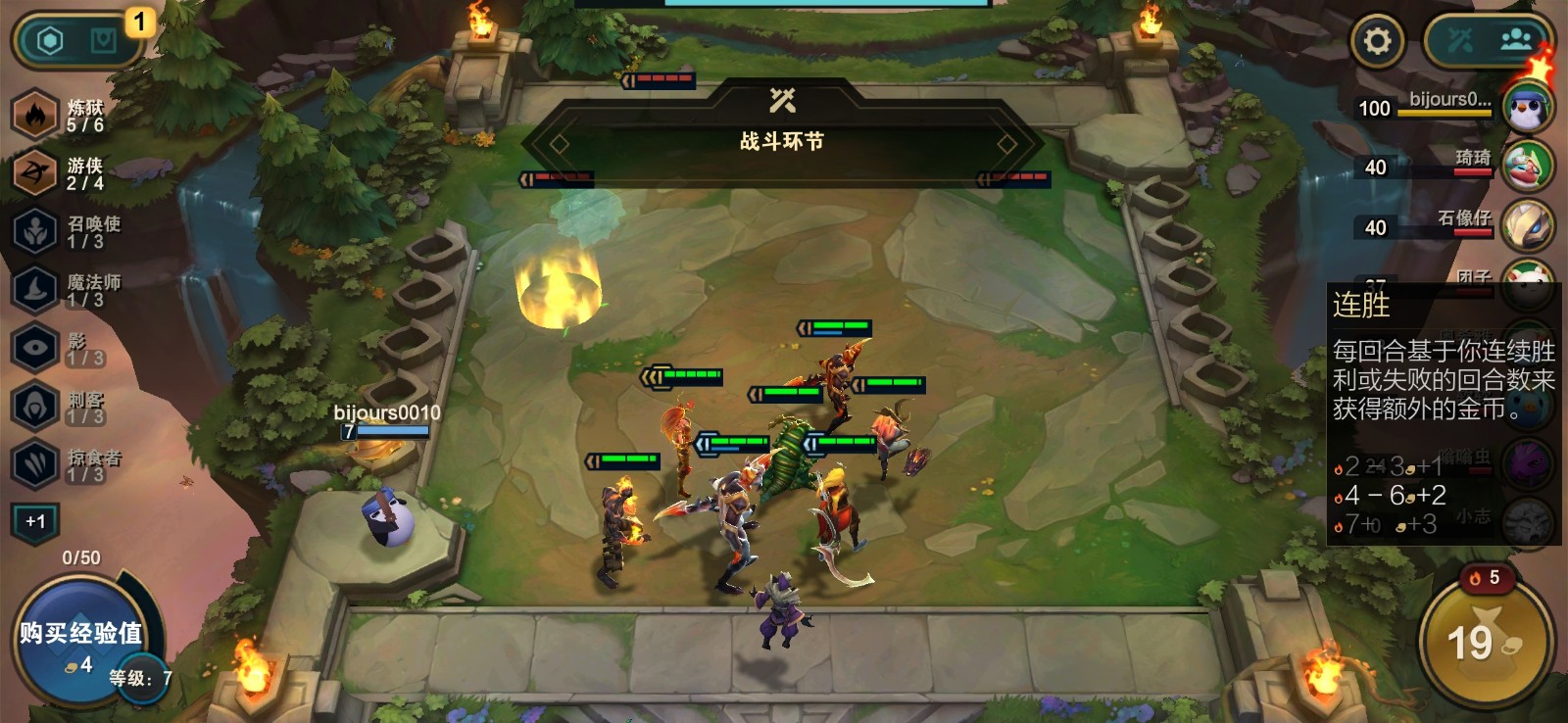This screenshot has width=1568, height=723.
Task: Click the win streak flame counter showing 5
Action: click(1488, 579)
